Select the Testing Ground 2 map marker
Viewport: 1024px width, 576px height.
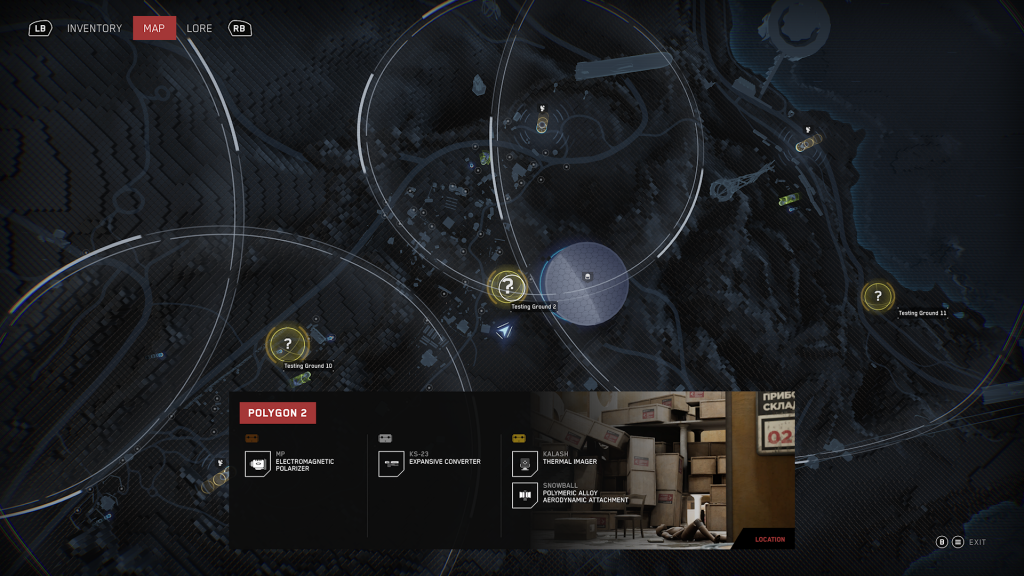tap(508, 286)
